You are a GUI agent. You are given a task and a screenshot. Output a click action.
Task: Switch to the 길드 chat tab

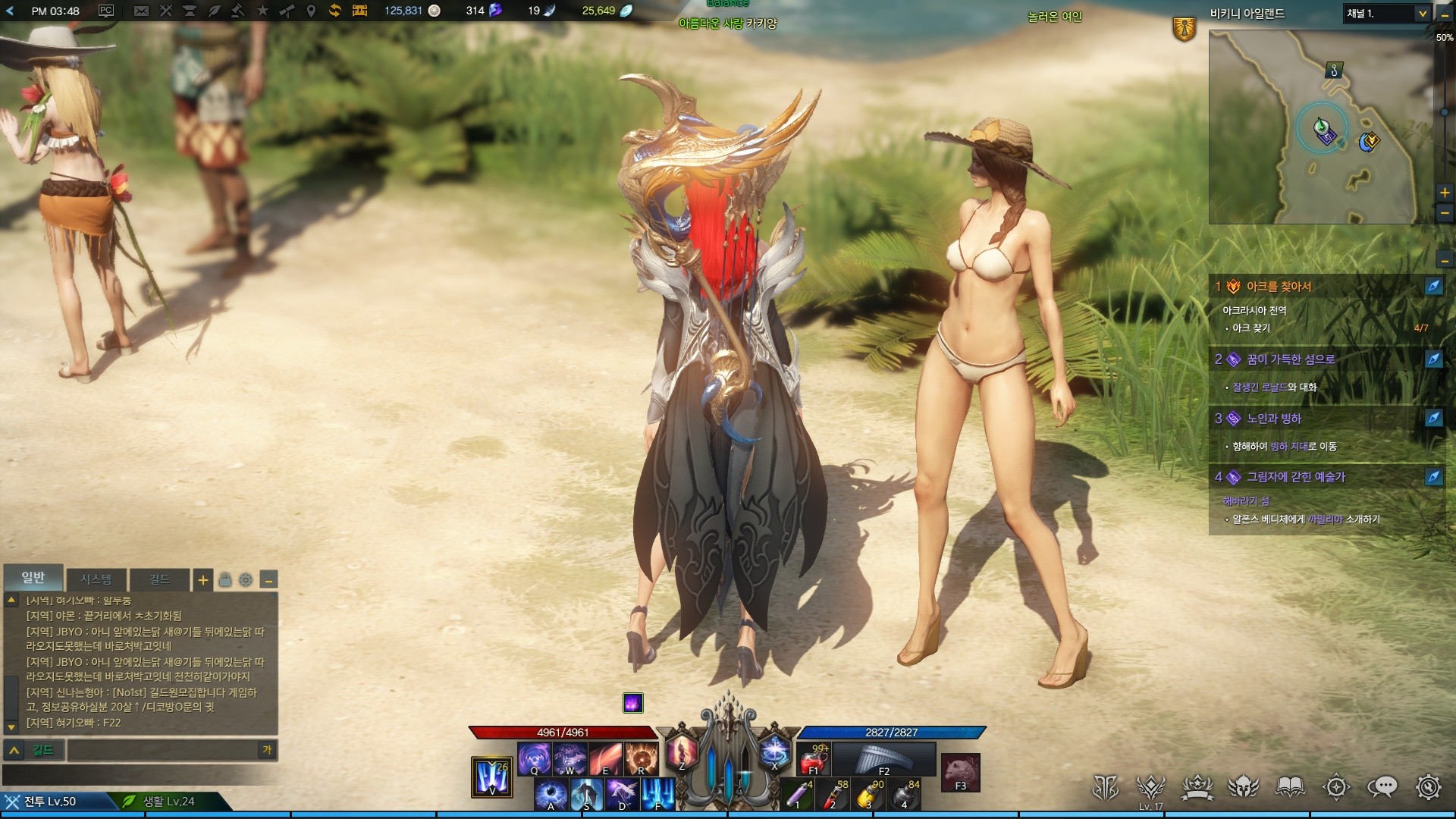[x=159, y=579]
